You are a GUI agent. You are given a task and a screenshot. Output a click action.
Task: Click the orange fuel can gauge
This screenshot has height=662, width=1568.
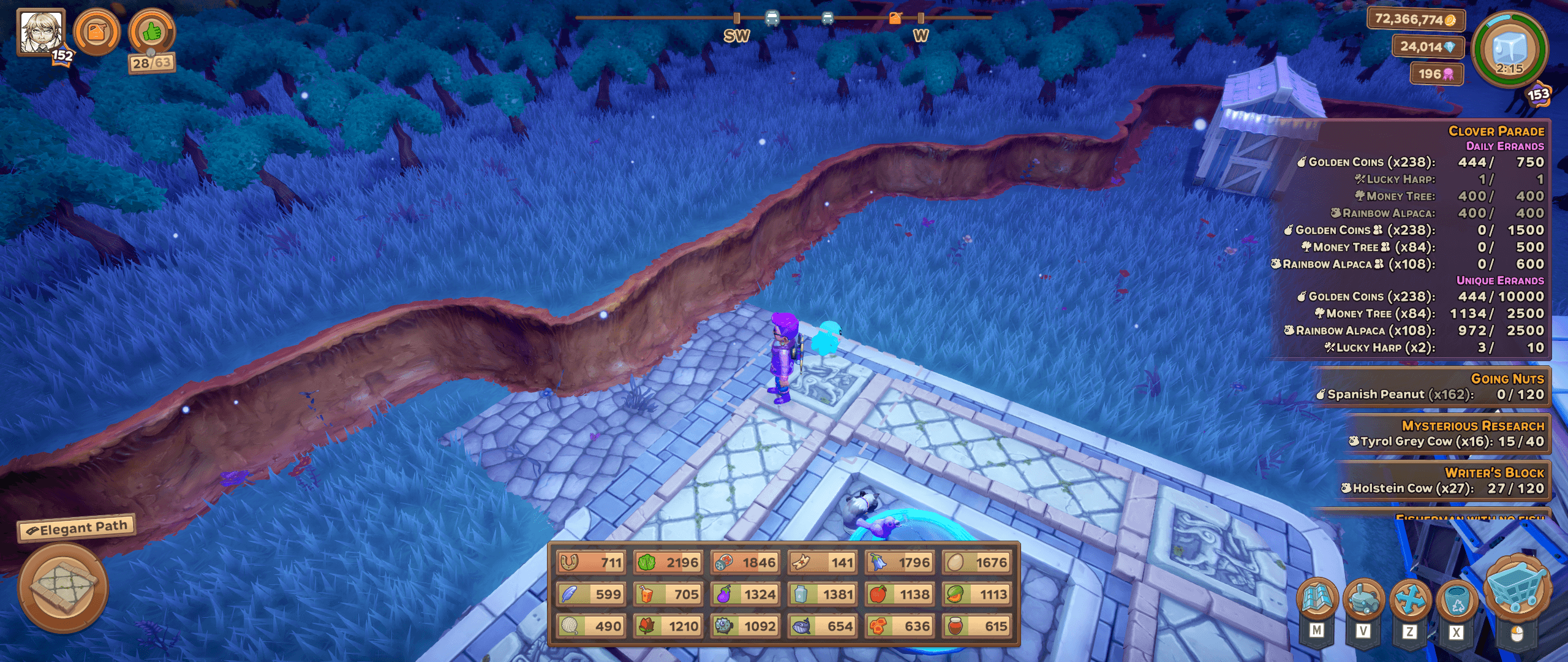(97, 32)
